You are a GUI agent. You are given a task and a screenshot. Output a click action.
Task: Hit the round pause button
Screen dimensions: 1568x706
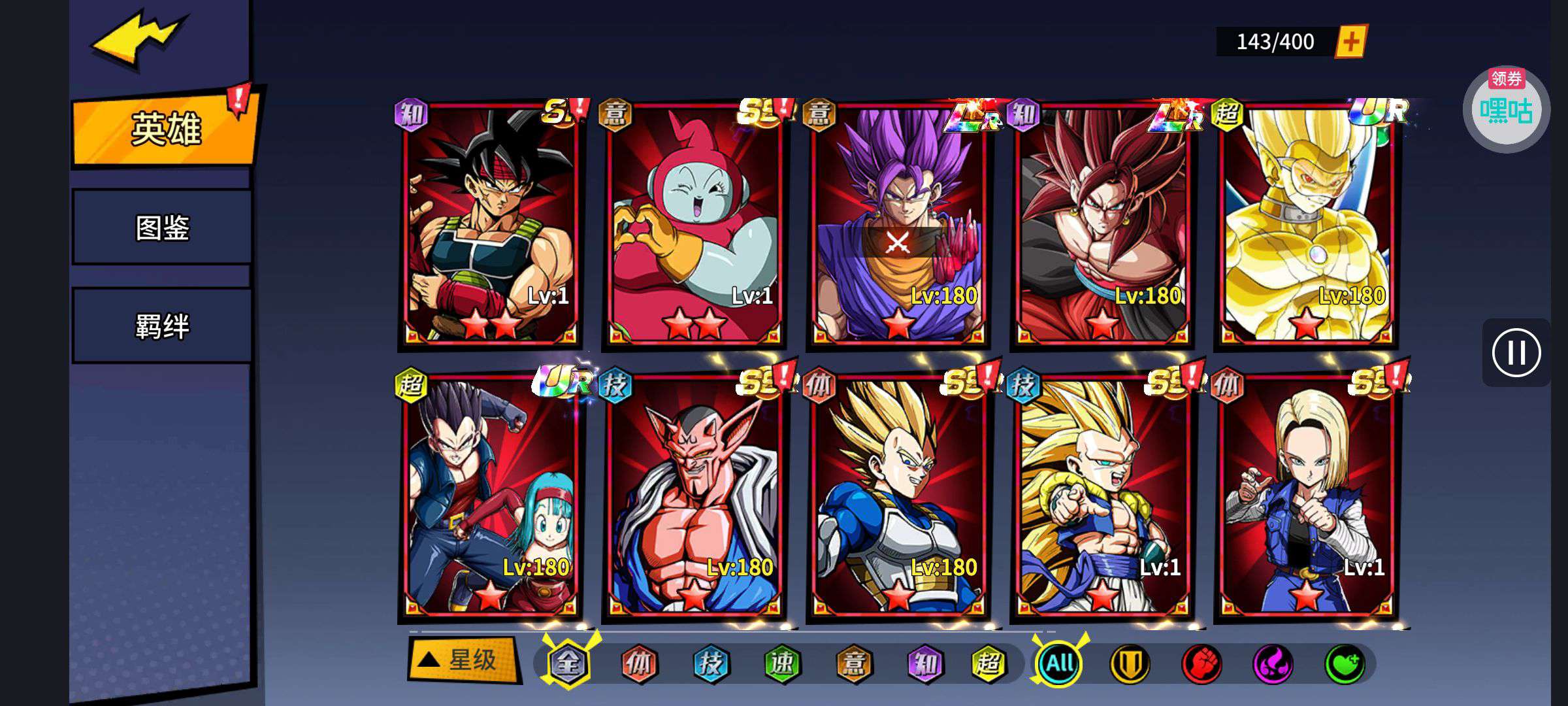(x=1516, y=353)
